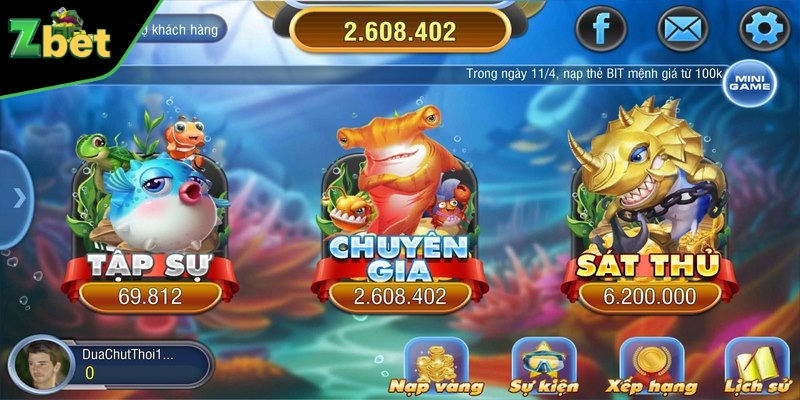This screenshot has width=800, height=400.
Task: View the Xếp hạng leaderboard
Action: pos(651,366)
